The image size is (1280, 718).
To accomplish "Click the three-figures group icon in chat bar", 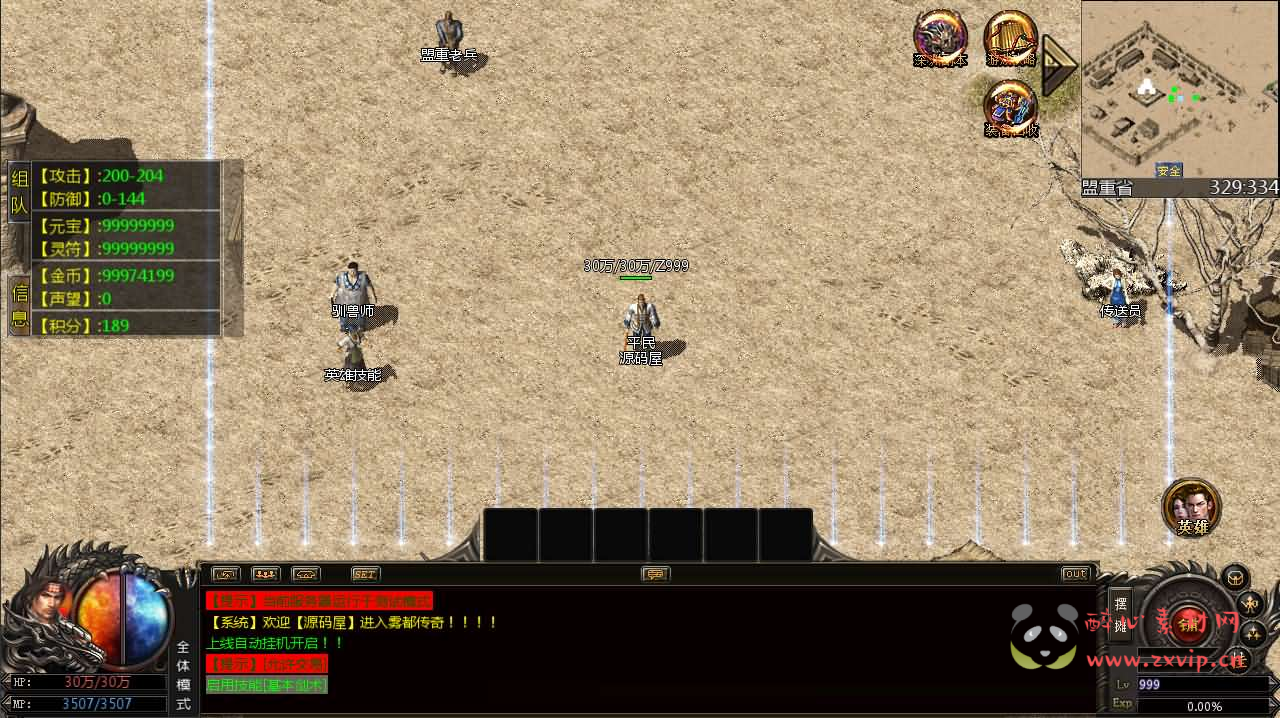I will [x=265, y=574].
